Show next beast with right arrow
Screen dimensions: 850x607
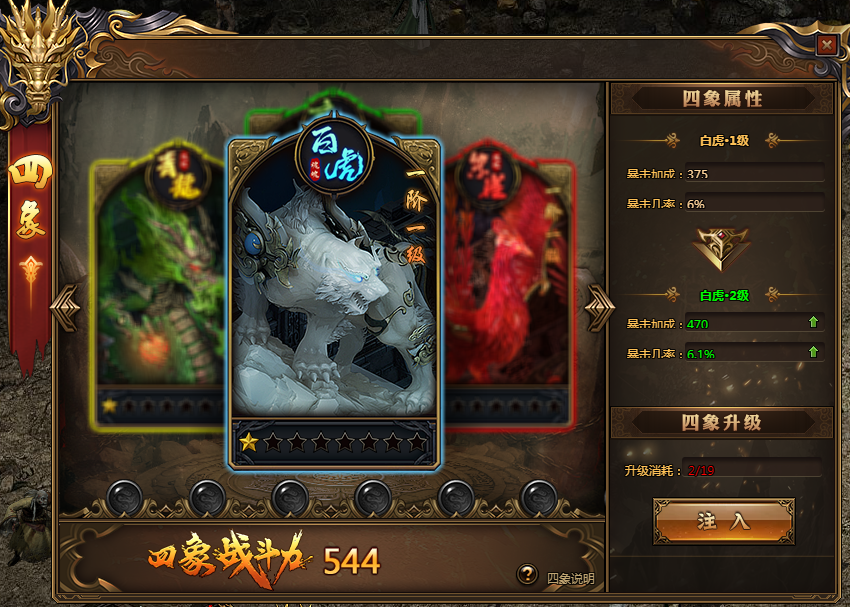pyautogui.click(x=600, y=306)
